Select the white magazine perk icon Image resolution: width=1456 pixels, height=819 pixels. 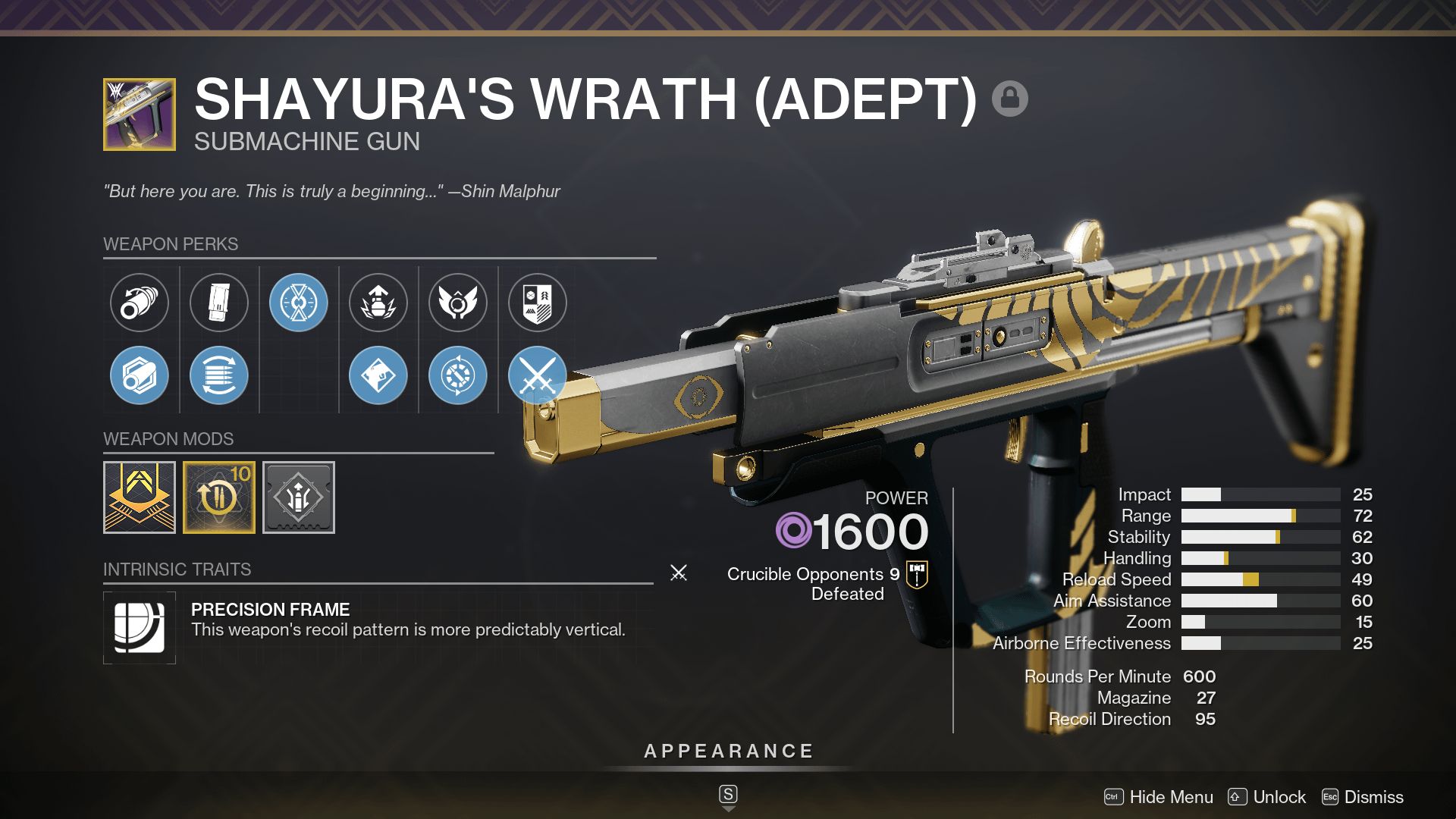pos(219,302)
